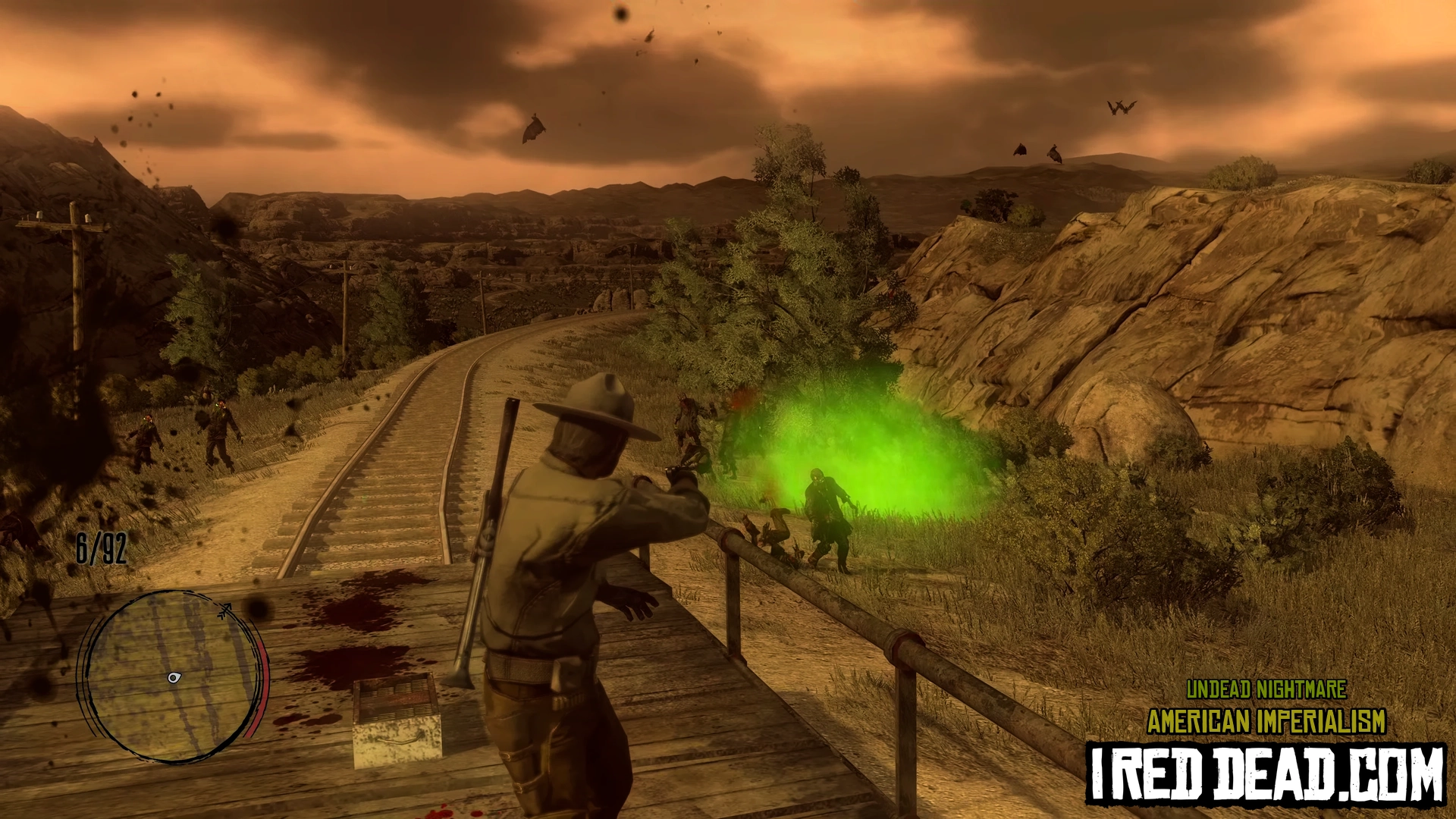The image size is (1456, 819).
Task: Select the player marker on the minimap
Action: click(174, 677)
